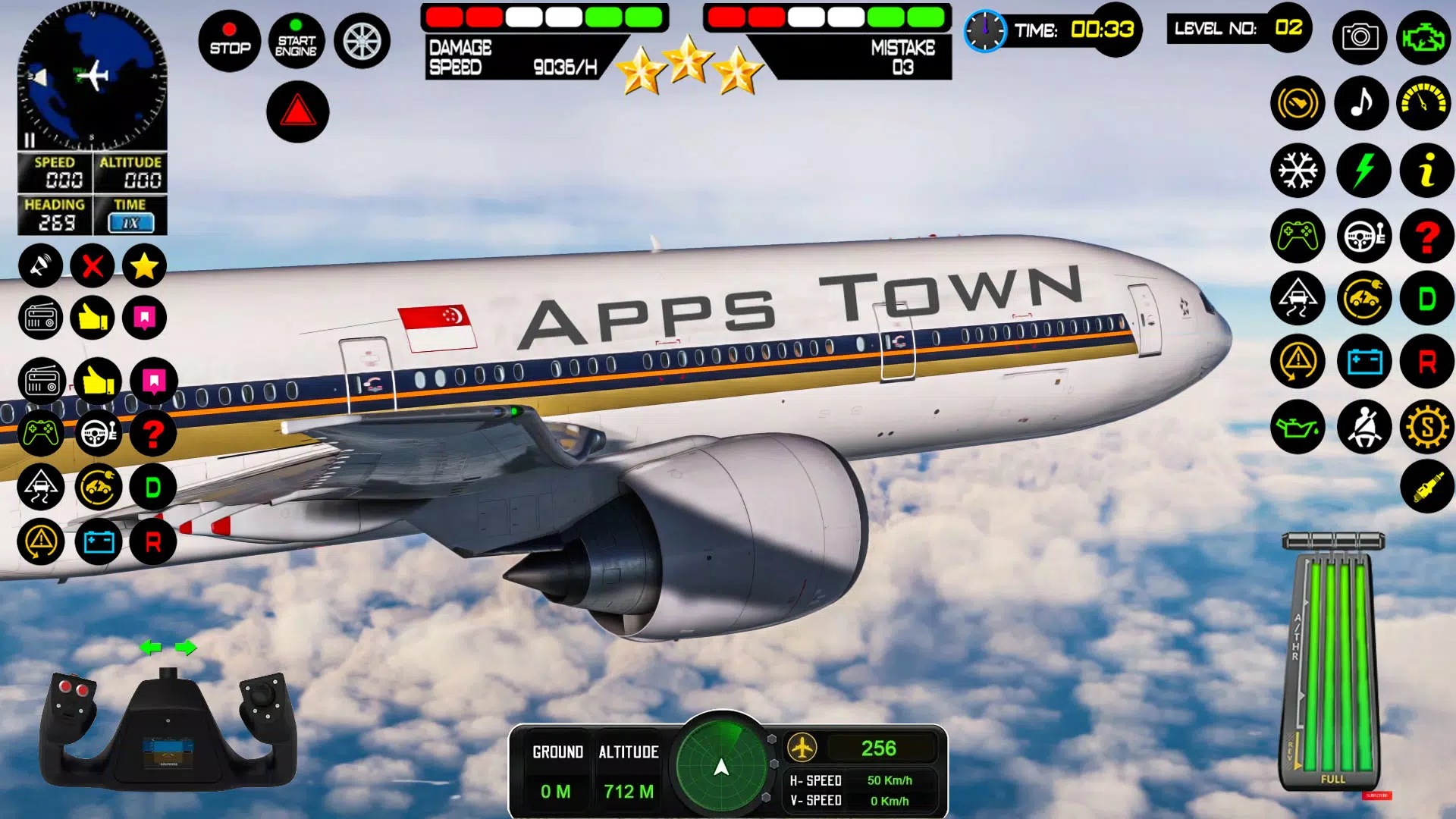Open the 1X time speed selector
This screenshot has width=1456, height=819.
point(132,221)
